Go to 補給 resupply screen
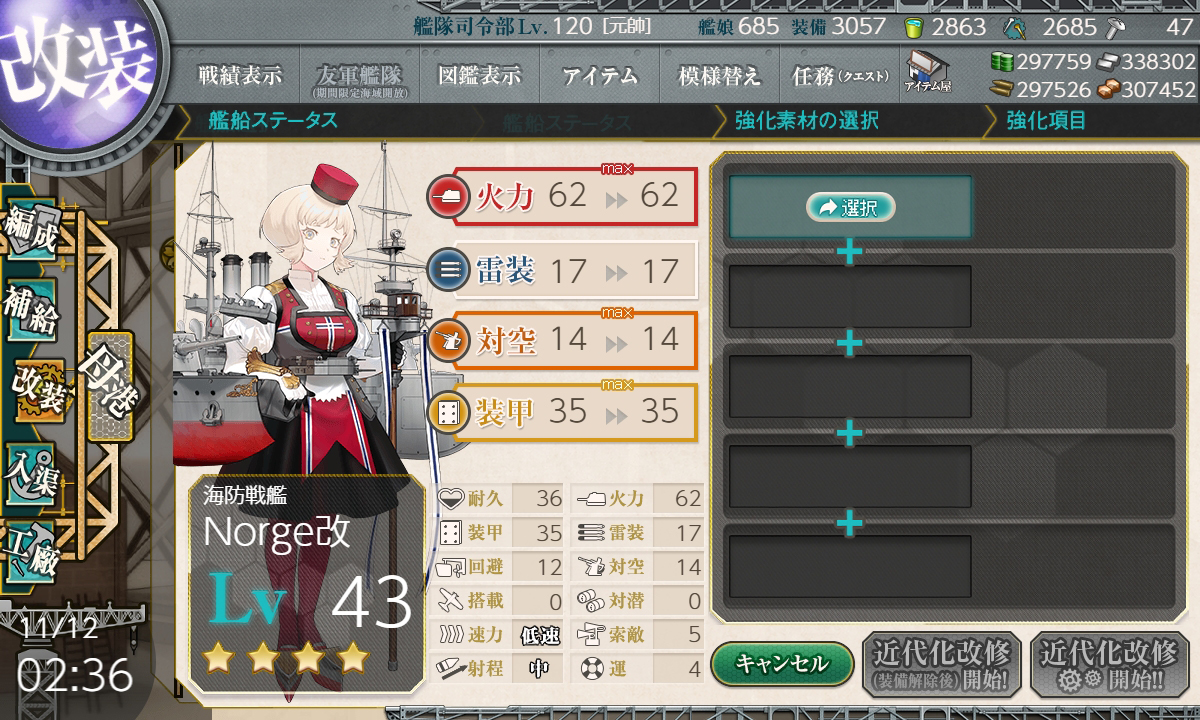Viewport: 1200px width, 720px height. [x=30, y=313]
